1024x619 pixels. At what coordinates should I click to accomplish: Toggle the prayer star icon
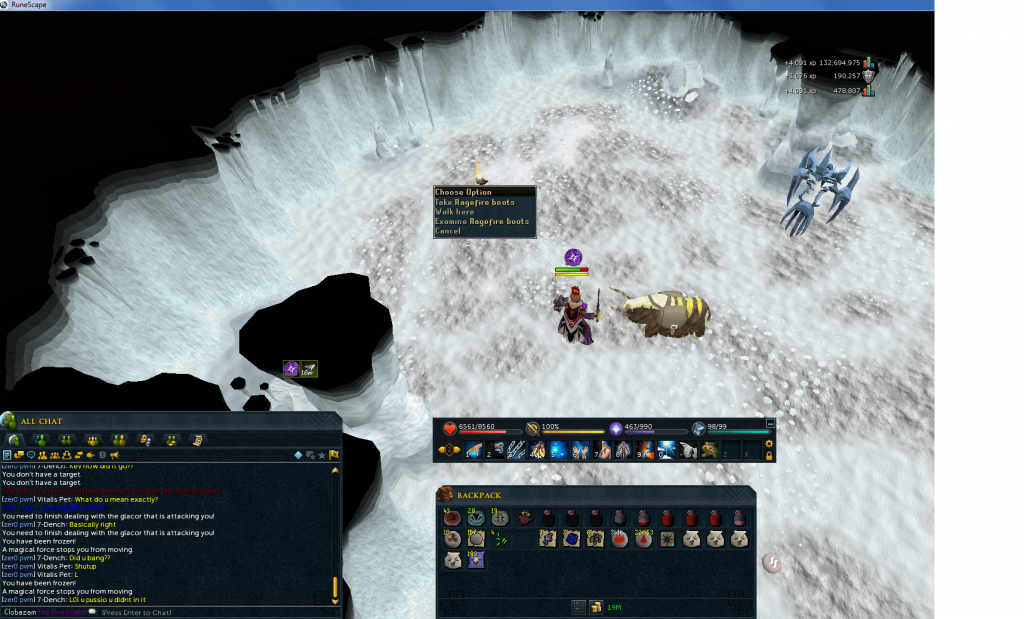[617, 428]
